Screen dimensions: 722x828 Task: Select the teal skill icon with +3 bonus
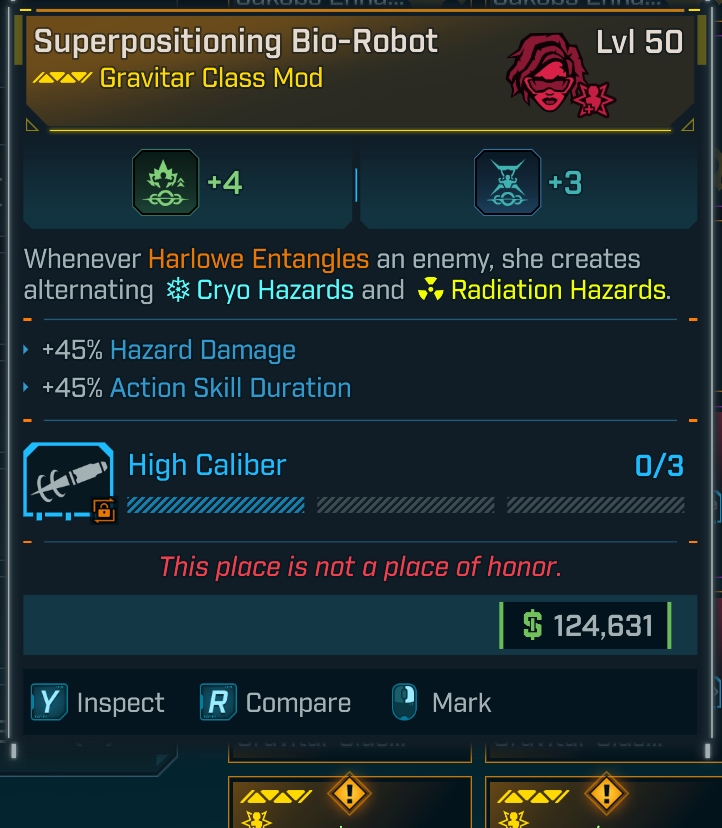point(507,182)
